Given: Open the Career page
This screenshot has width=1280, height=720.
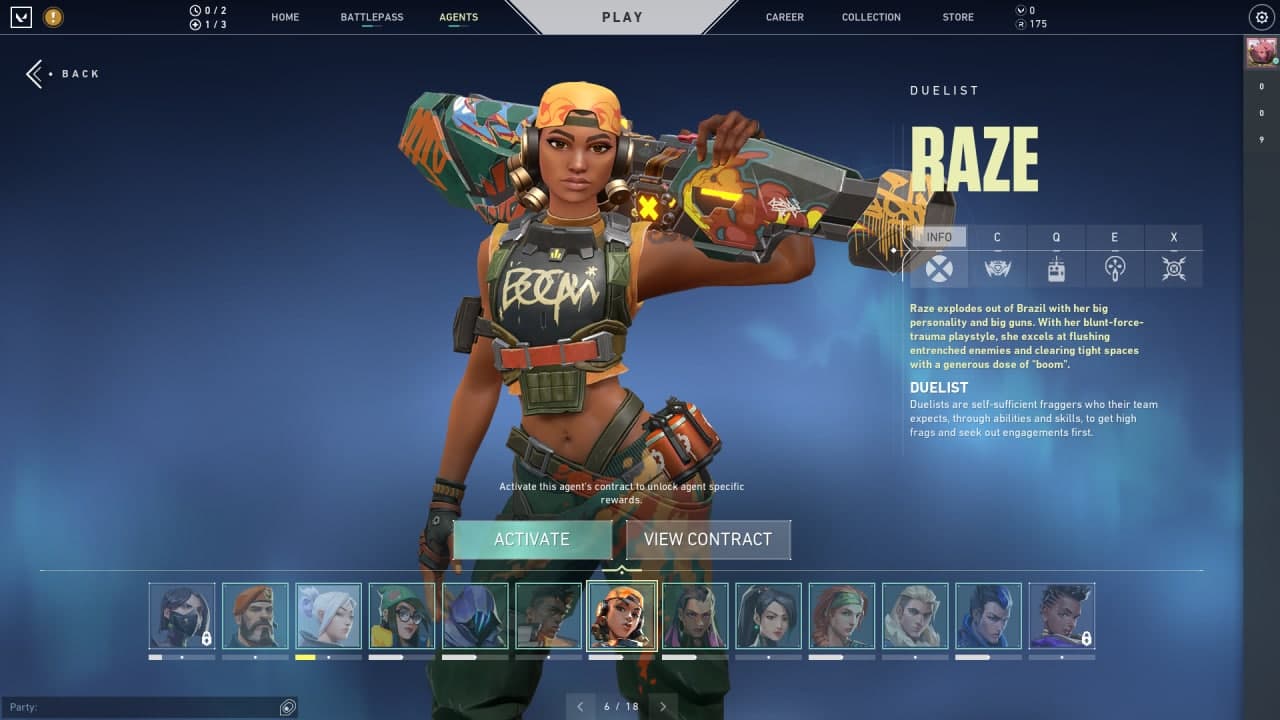Looking at the screenshot, I should coord(784,17).
